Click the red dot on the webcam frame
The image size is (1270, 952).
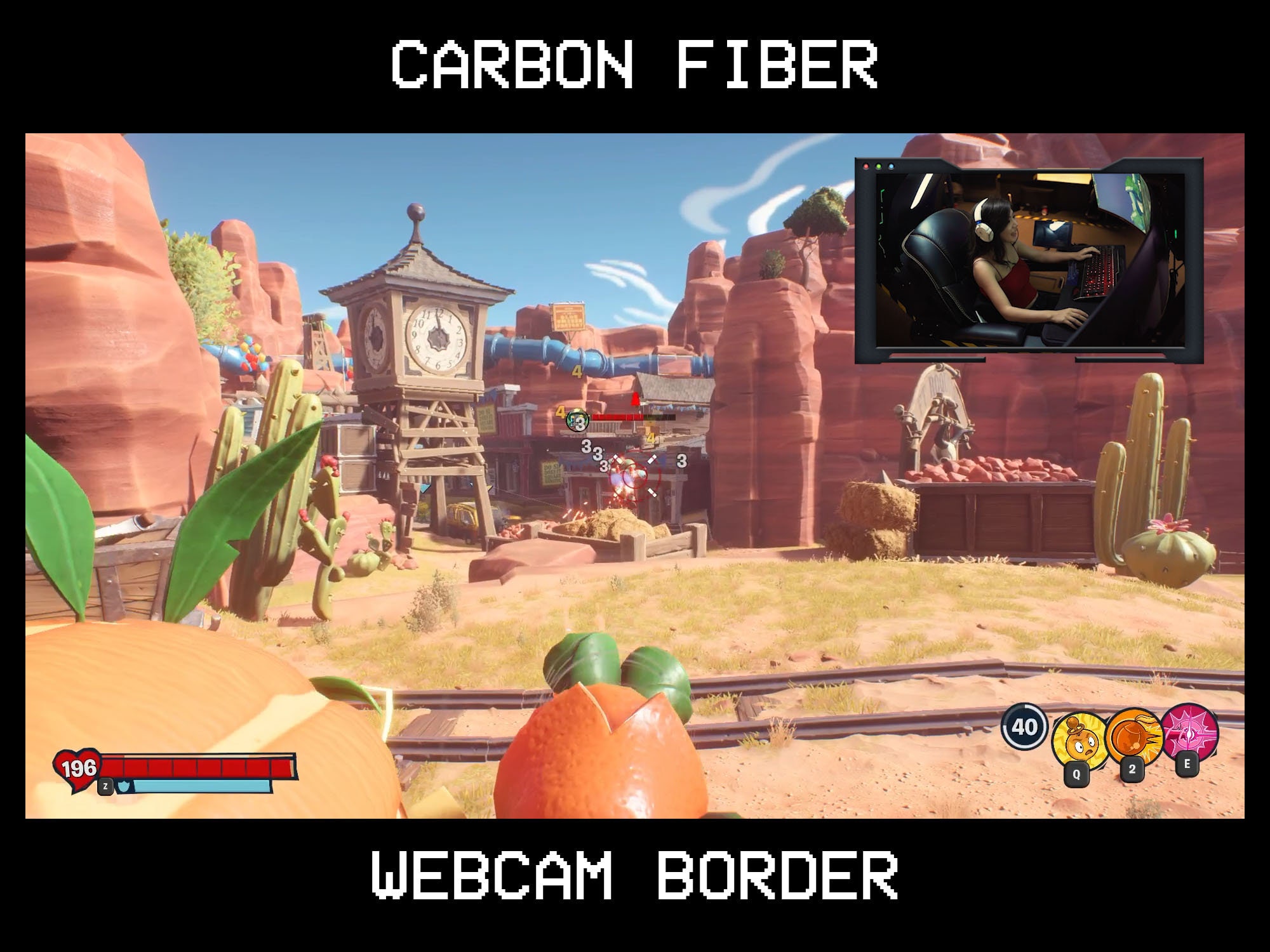(866, 166)
